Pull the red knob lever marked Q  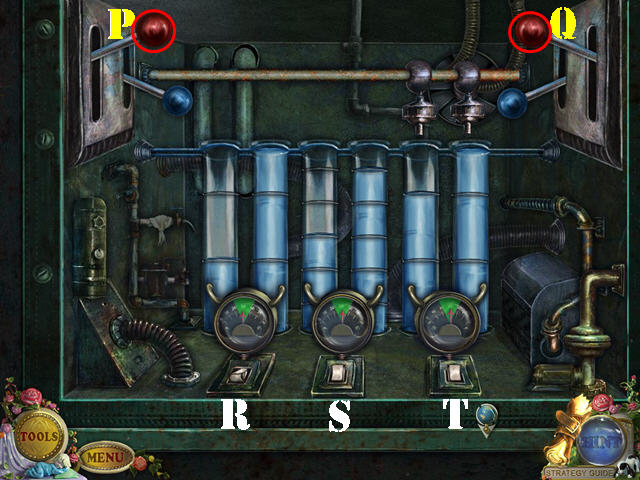[529, 31]
